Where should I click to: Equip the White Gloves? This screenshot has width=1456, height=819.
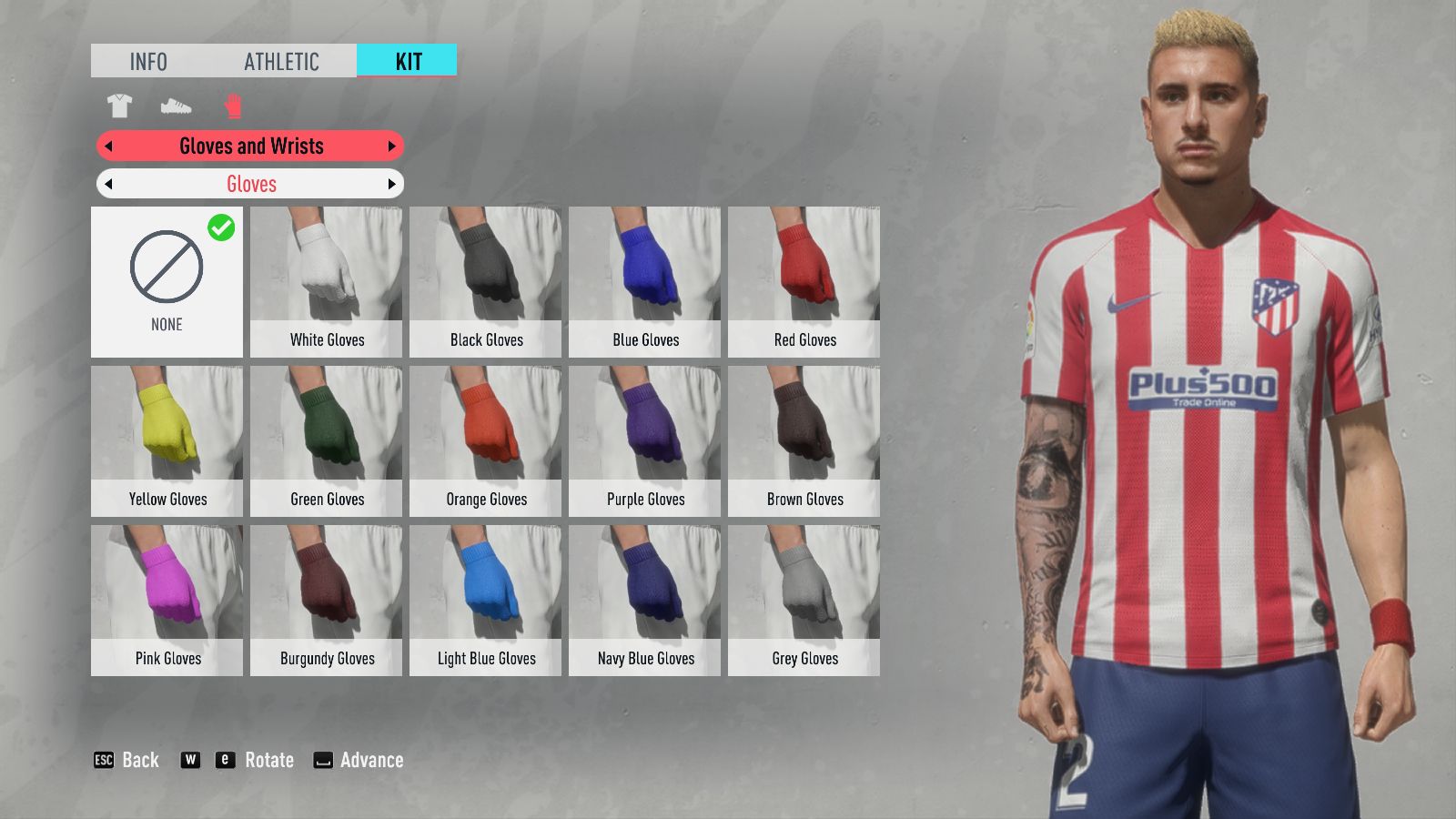tap(326, 282)
